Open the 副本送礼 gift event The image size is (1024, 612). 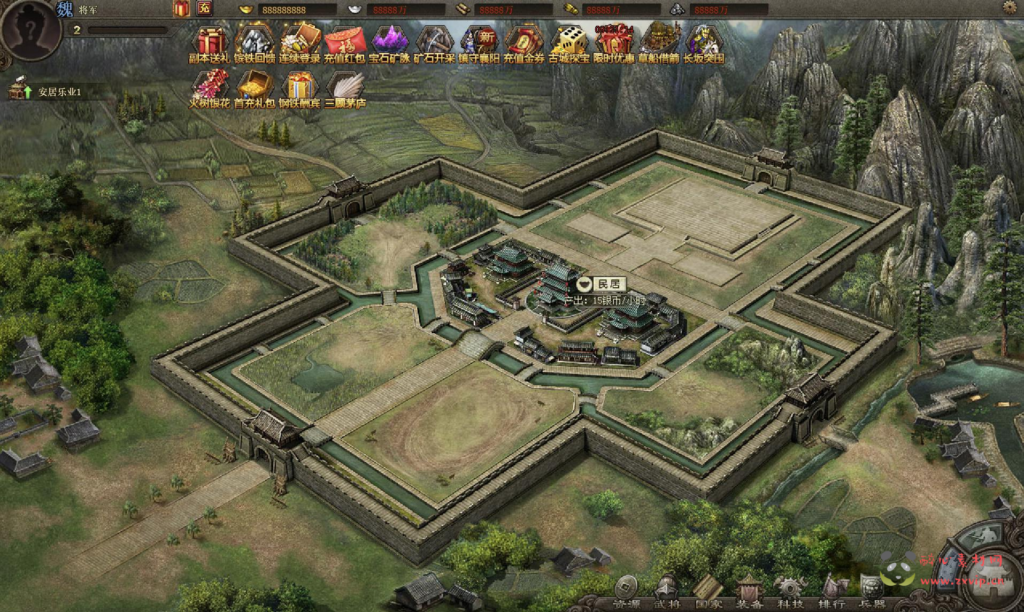[x=209, y=43]
